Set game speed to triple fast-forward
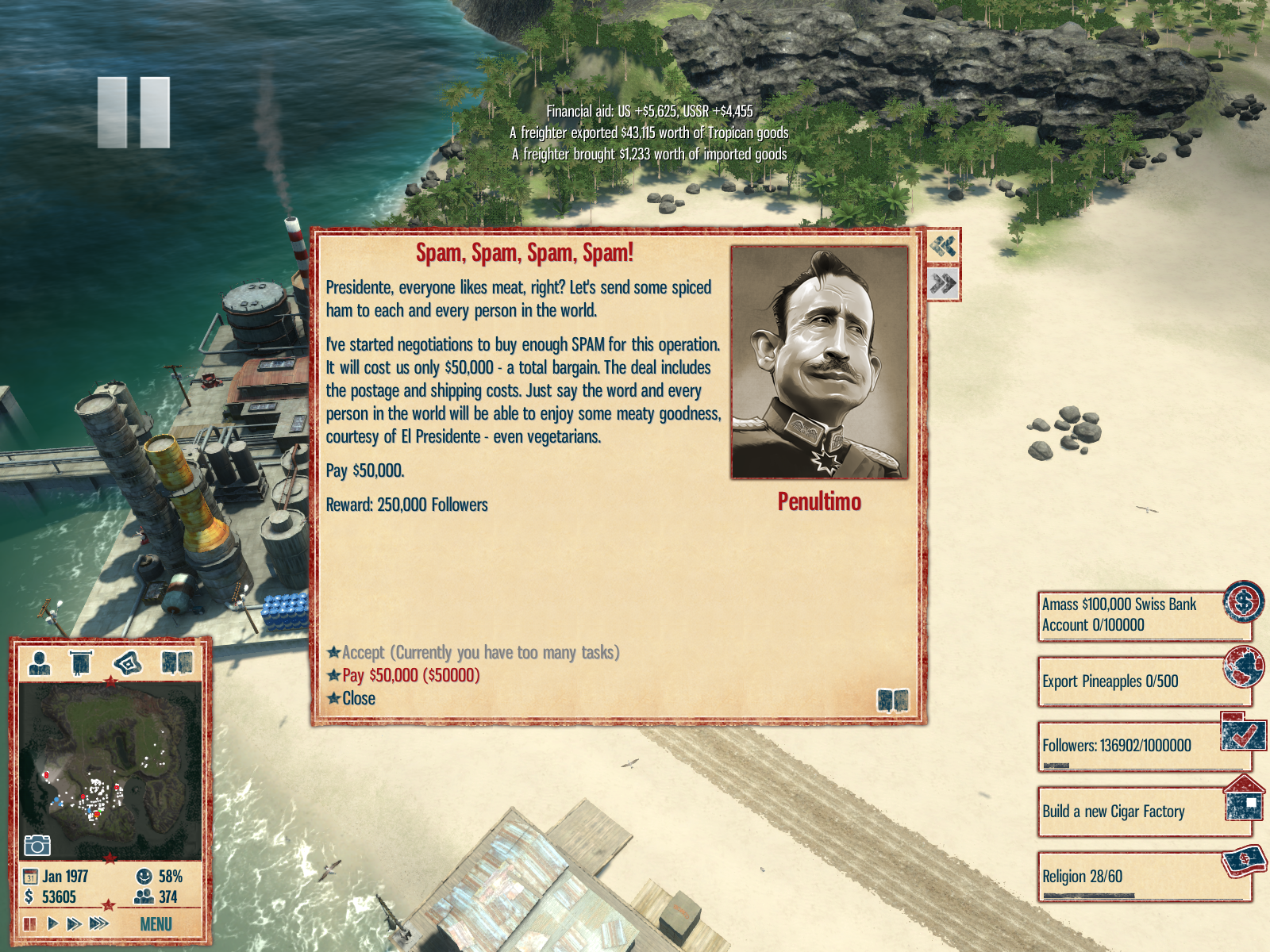 pos(98,924)
